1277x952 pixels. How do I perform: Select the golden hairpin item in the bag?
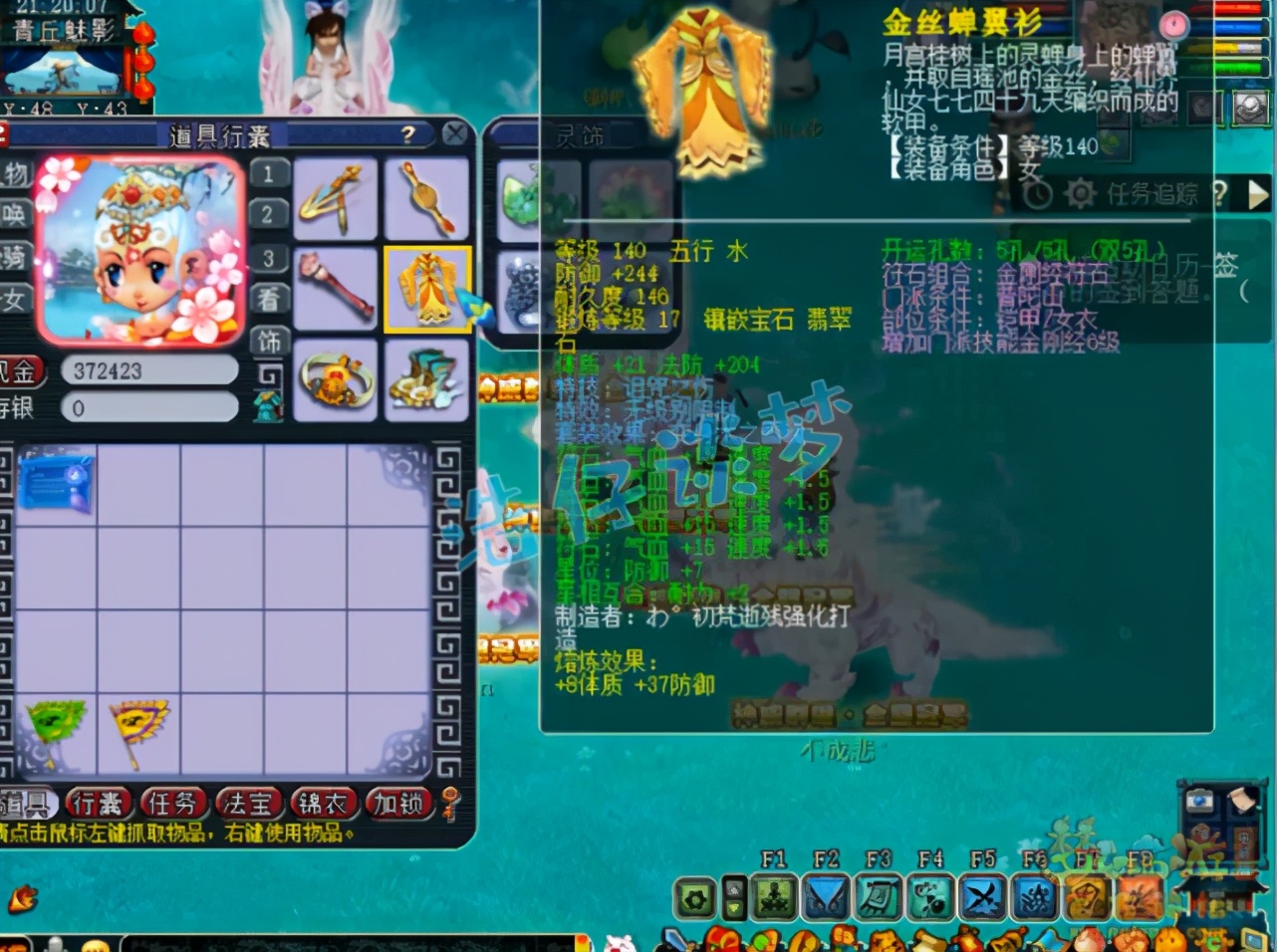tap(336, 199)
